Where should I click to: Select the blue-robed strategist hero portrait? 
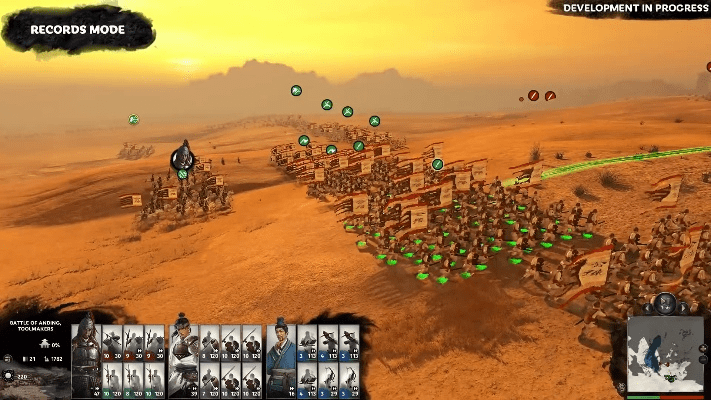point(281,355)
